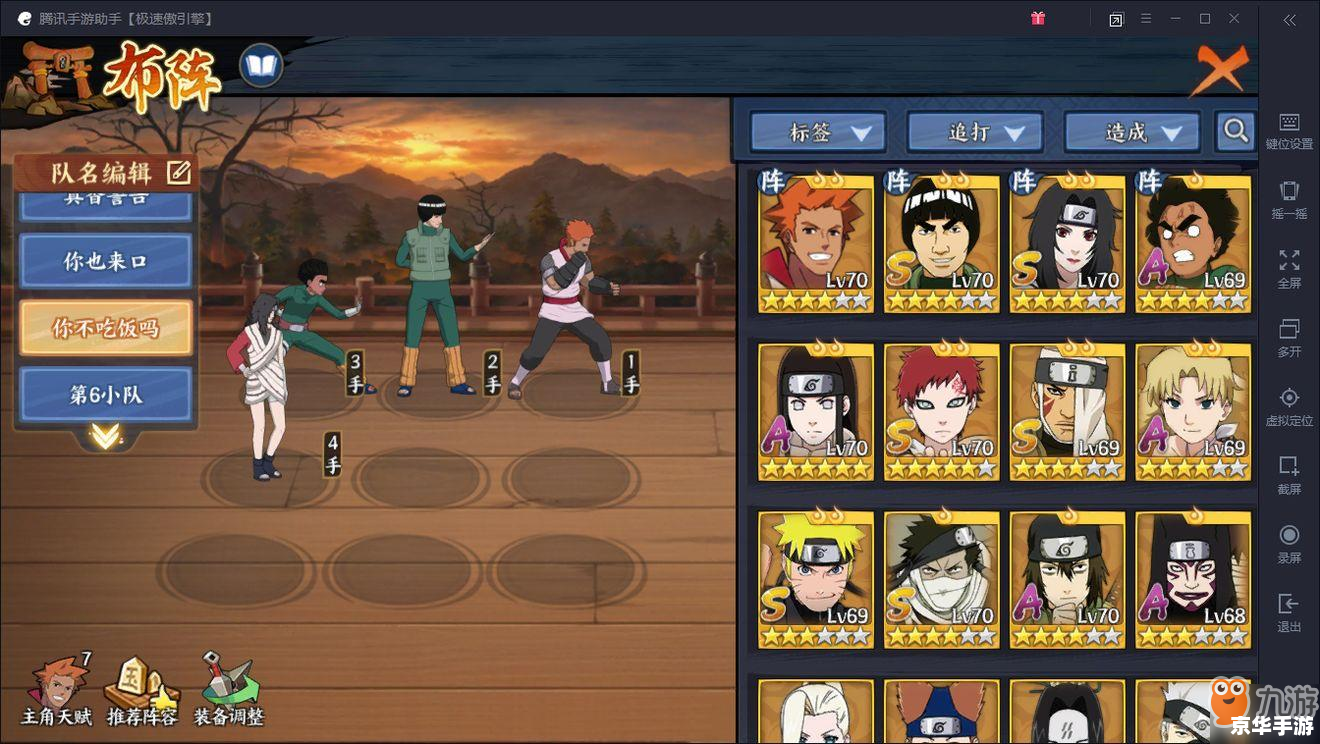Open the blue book guide icon
The height and width of the screenshot is (744, 1320).
tap(261, 67)
